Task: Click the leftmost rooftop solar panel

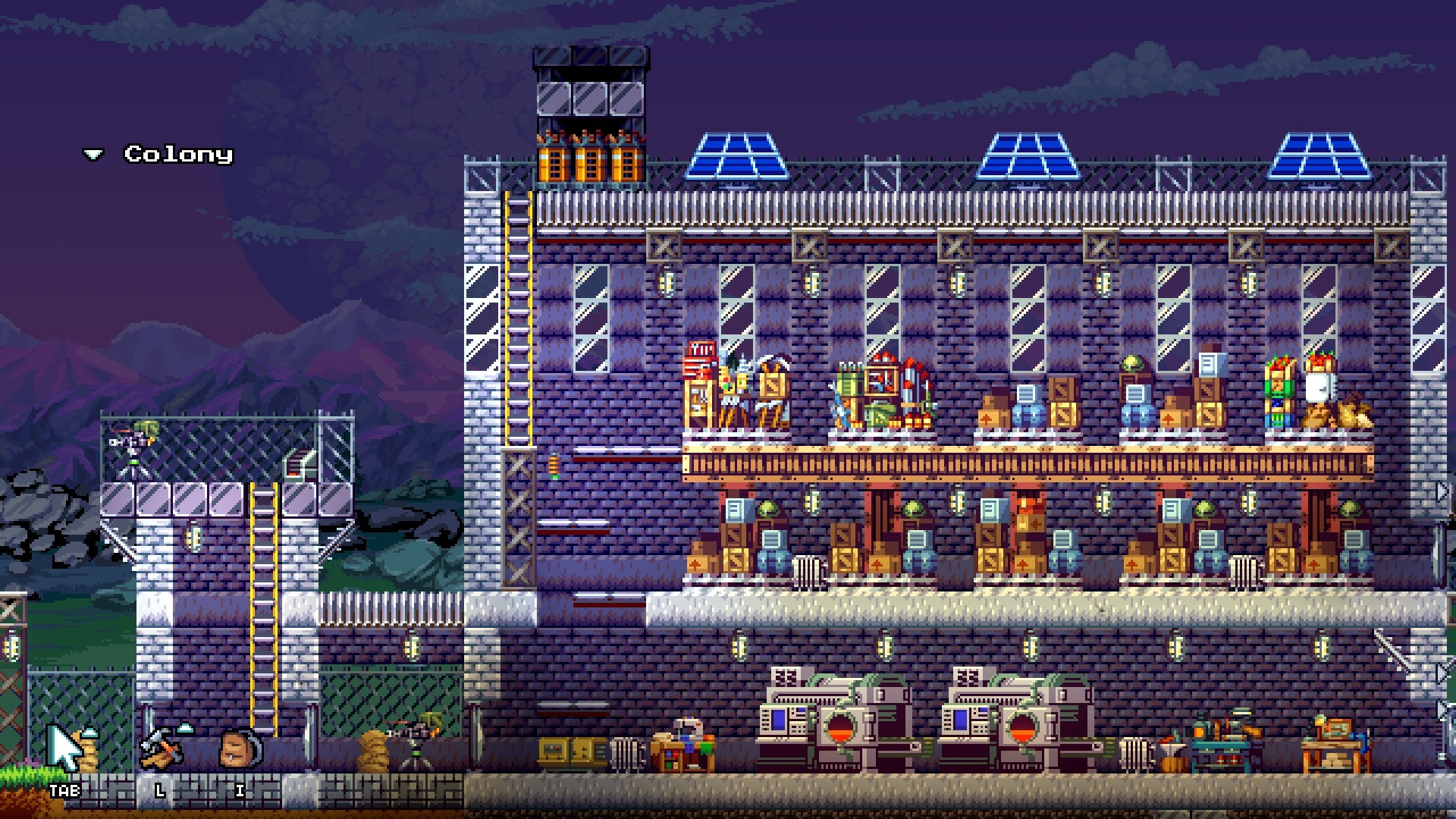Action: 736,155
